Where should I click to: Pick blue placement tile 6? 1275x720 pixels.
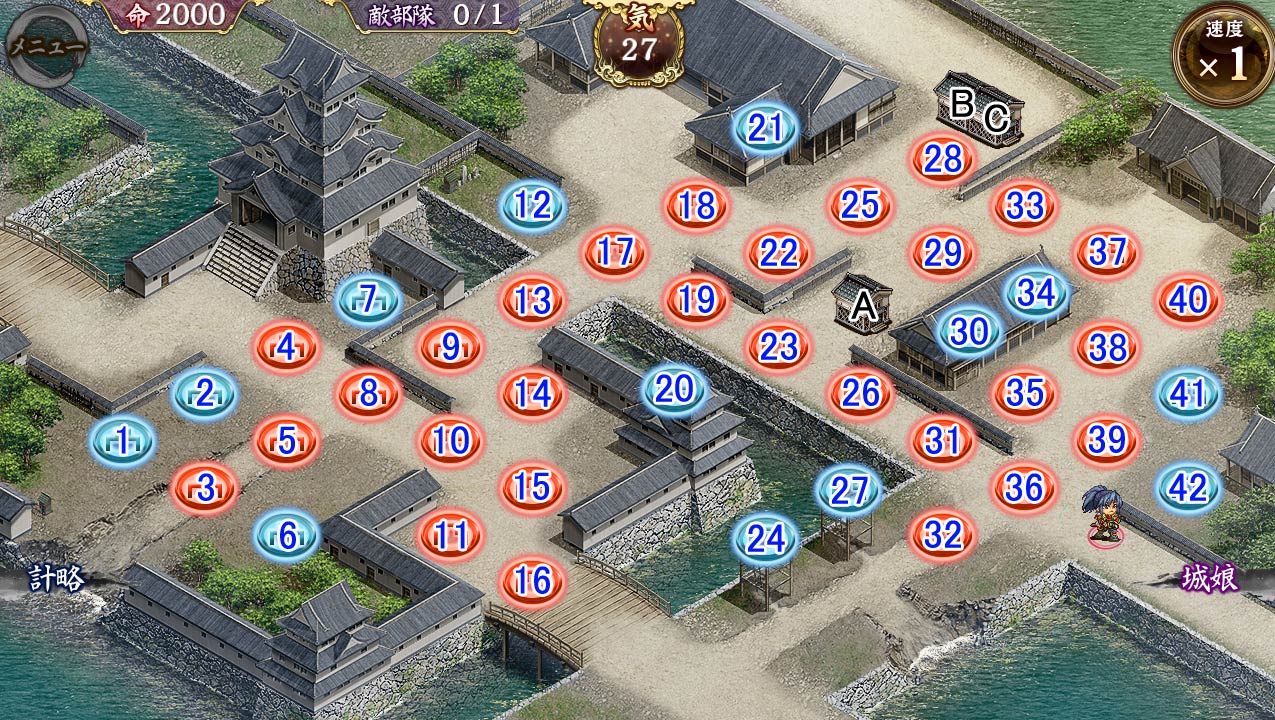287,536
